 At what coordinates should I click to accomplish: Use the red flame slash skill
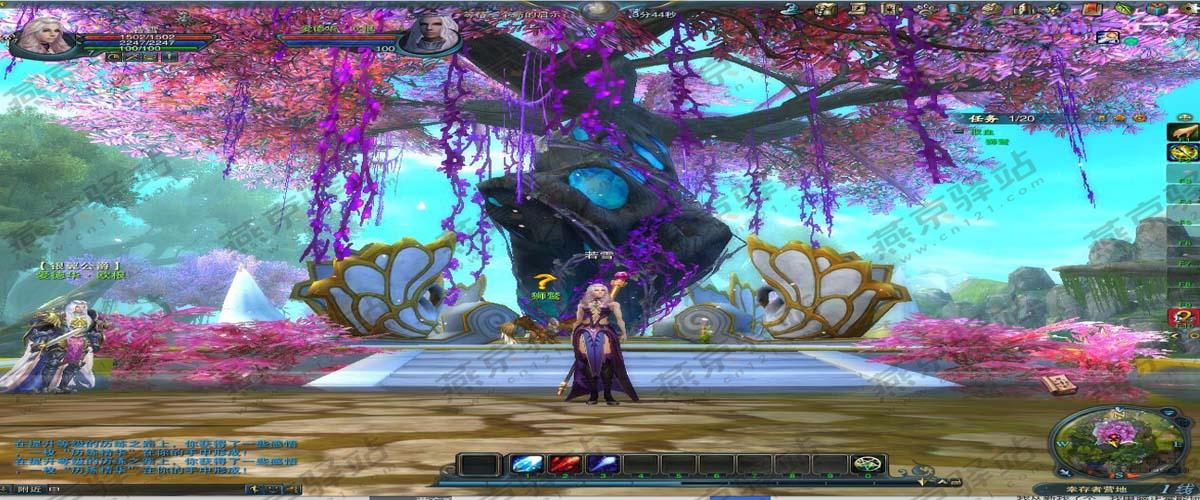[565, 465]
